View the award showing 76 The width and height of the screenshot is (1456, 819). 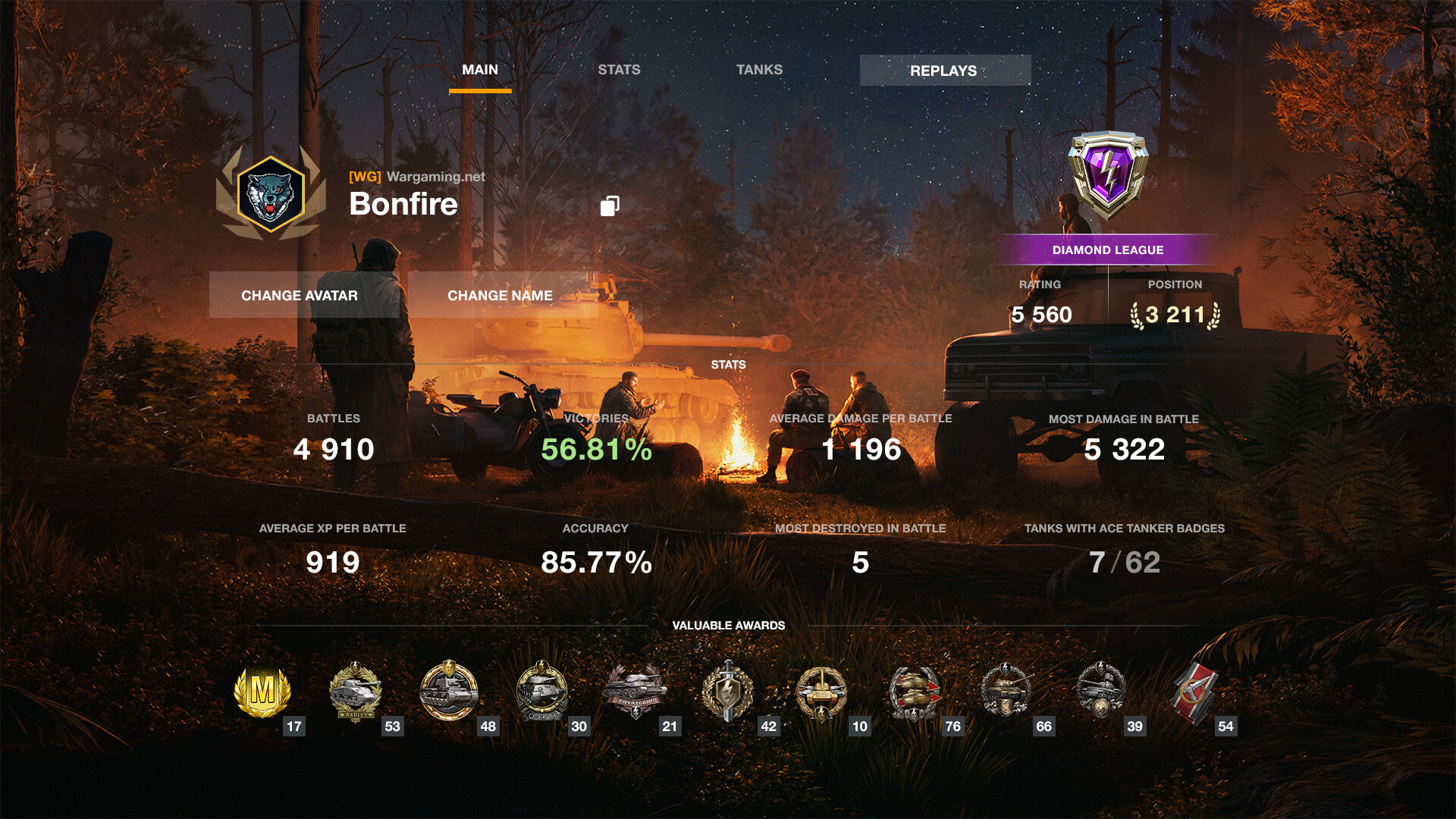tap(915, 692)
